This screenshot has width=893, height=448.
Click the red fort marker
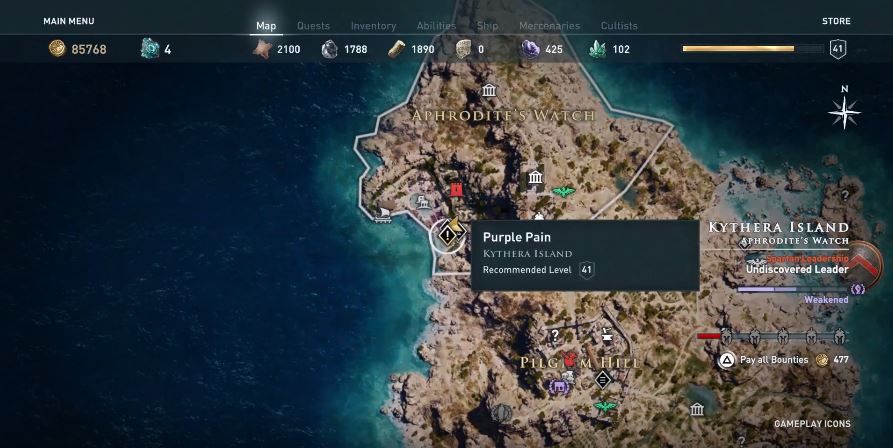point(457,189)
